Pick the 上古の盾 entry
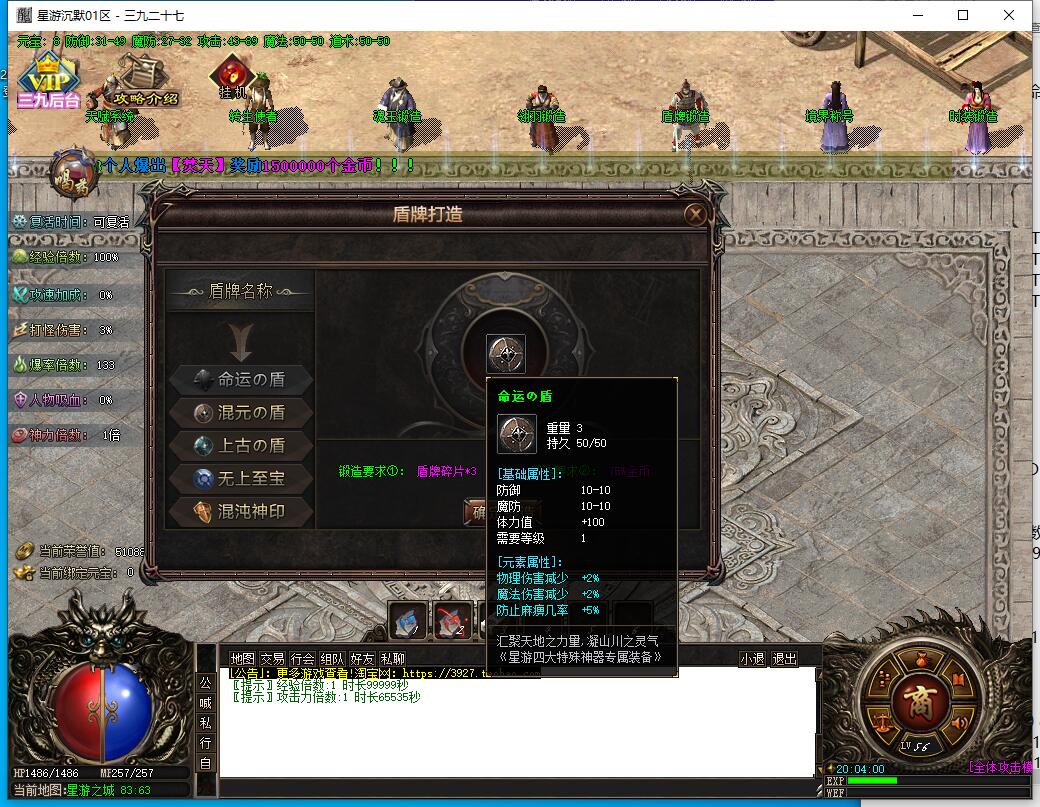 tap(240, 445)
